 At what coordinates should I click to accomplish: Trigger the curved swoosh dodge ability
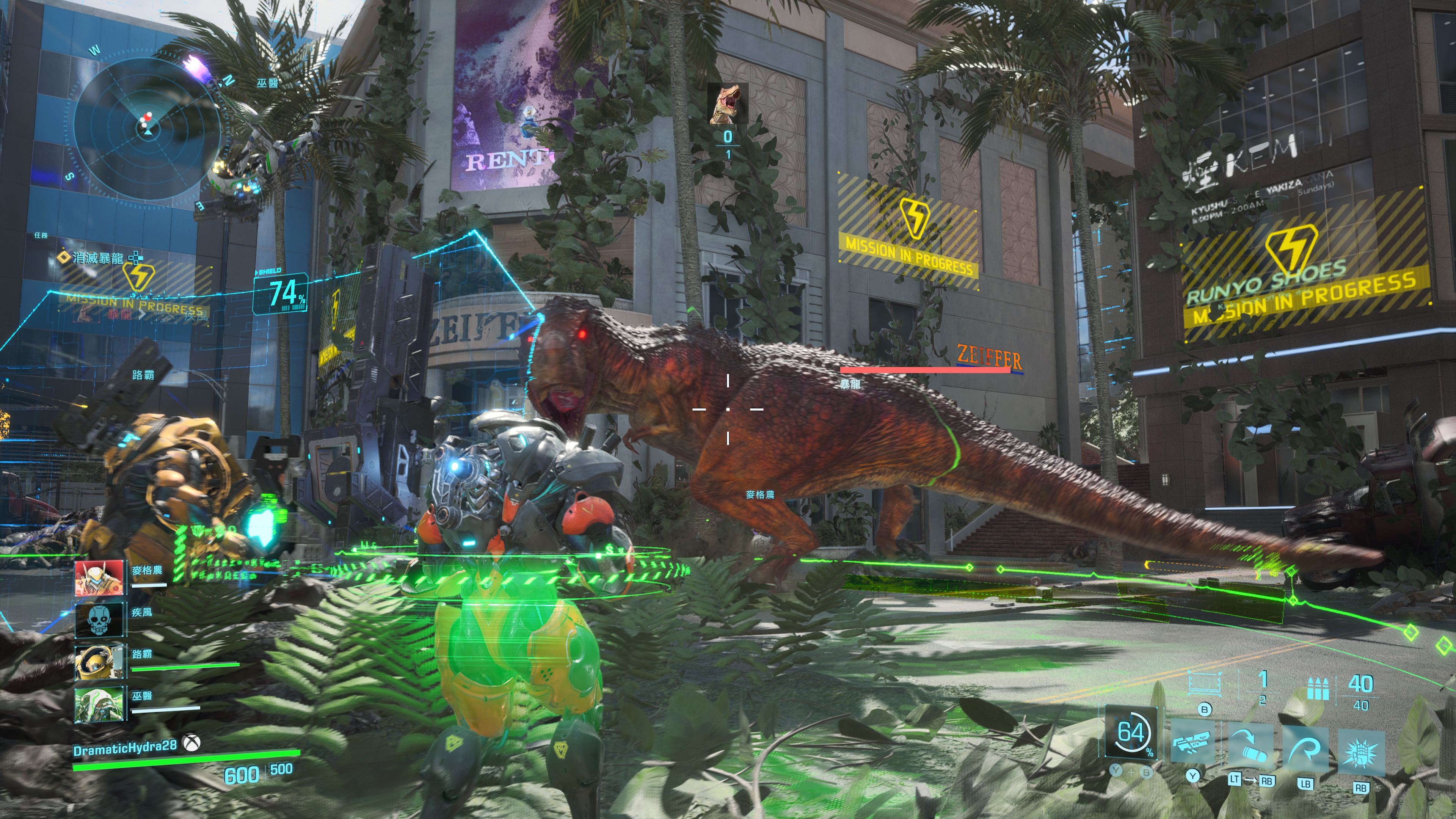point(1305,749)
